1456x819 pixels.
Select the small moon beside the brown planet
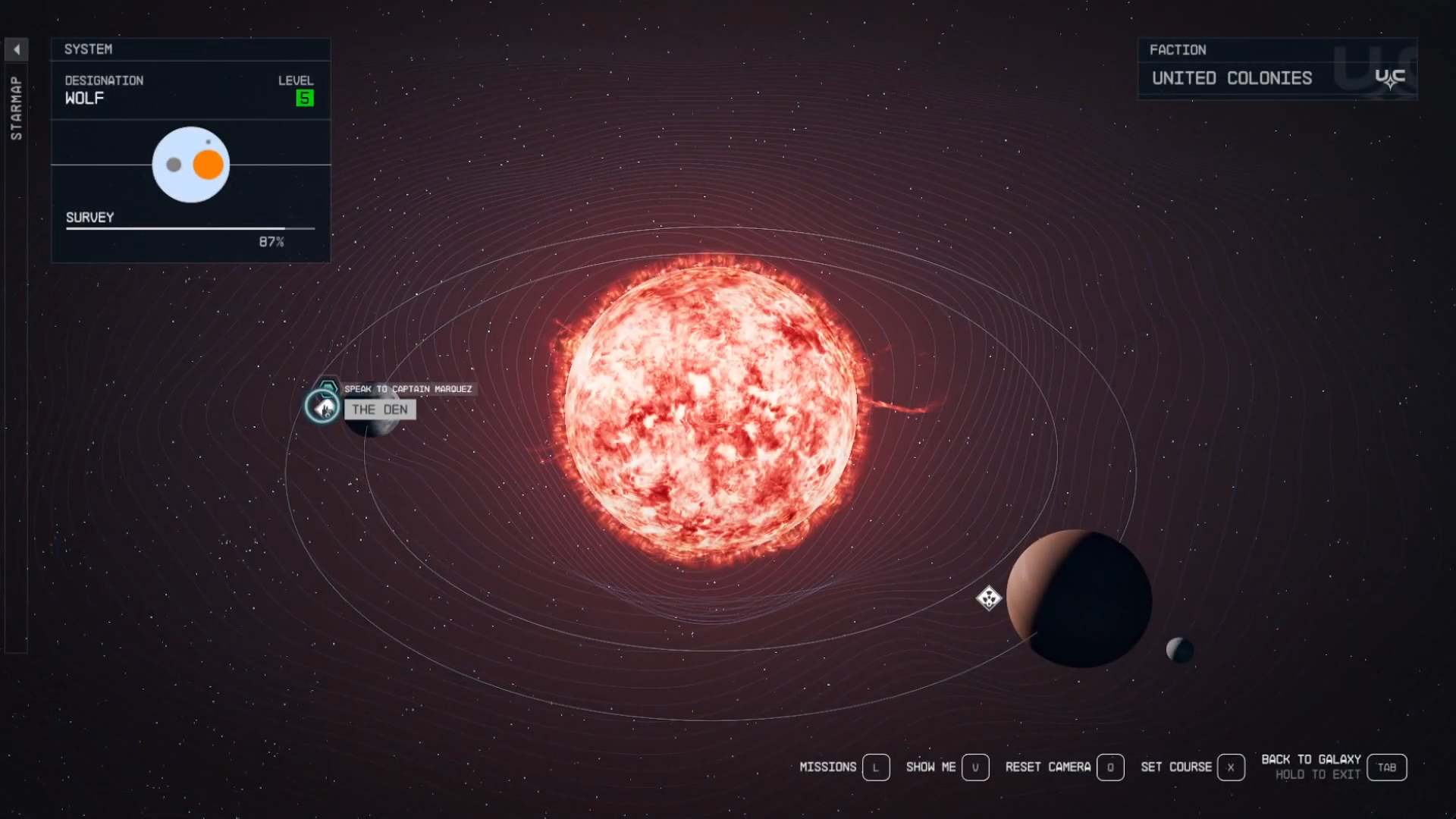[1181, 650]
